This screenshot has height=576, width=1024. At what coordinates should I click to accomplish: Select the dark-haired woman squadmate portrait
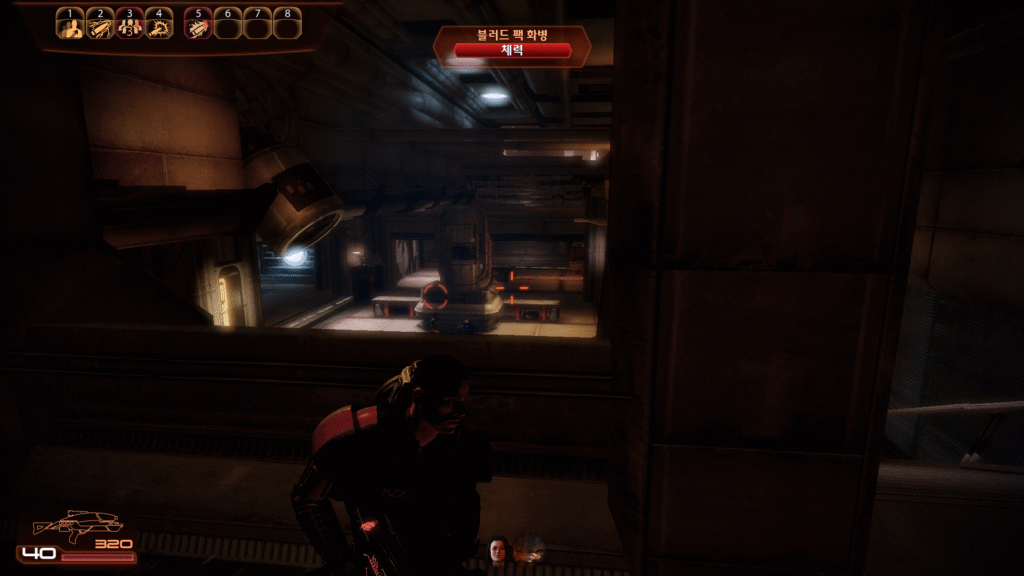497,549
